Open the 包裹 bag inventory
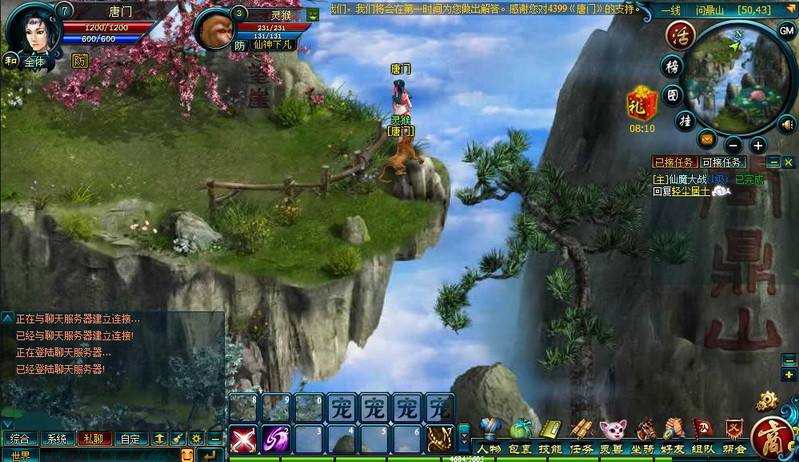Screen dimensions: 799x462 (520, 435)
